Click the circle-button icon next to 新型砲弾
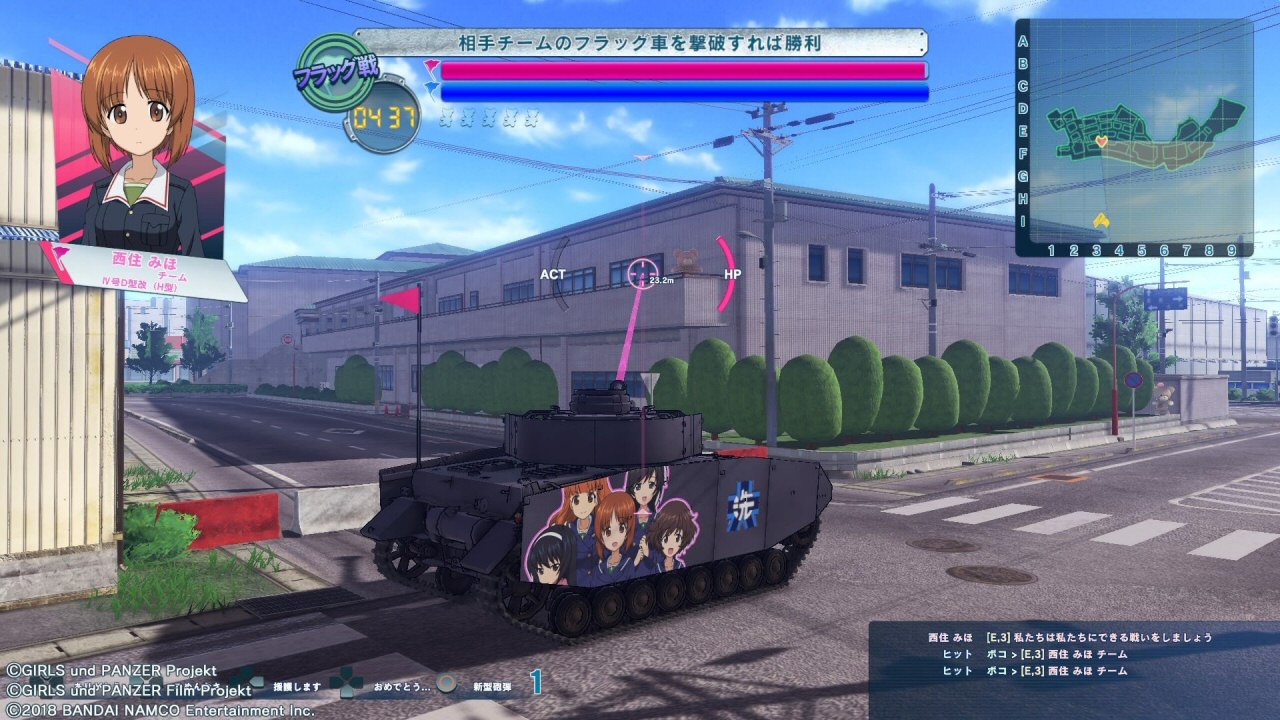1280x720 pixels. pyautogui.click(x=446, y=683)
